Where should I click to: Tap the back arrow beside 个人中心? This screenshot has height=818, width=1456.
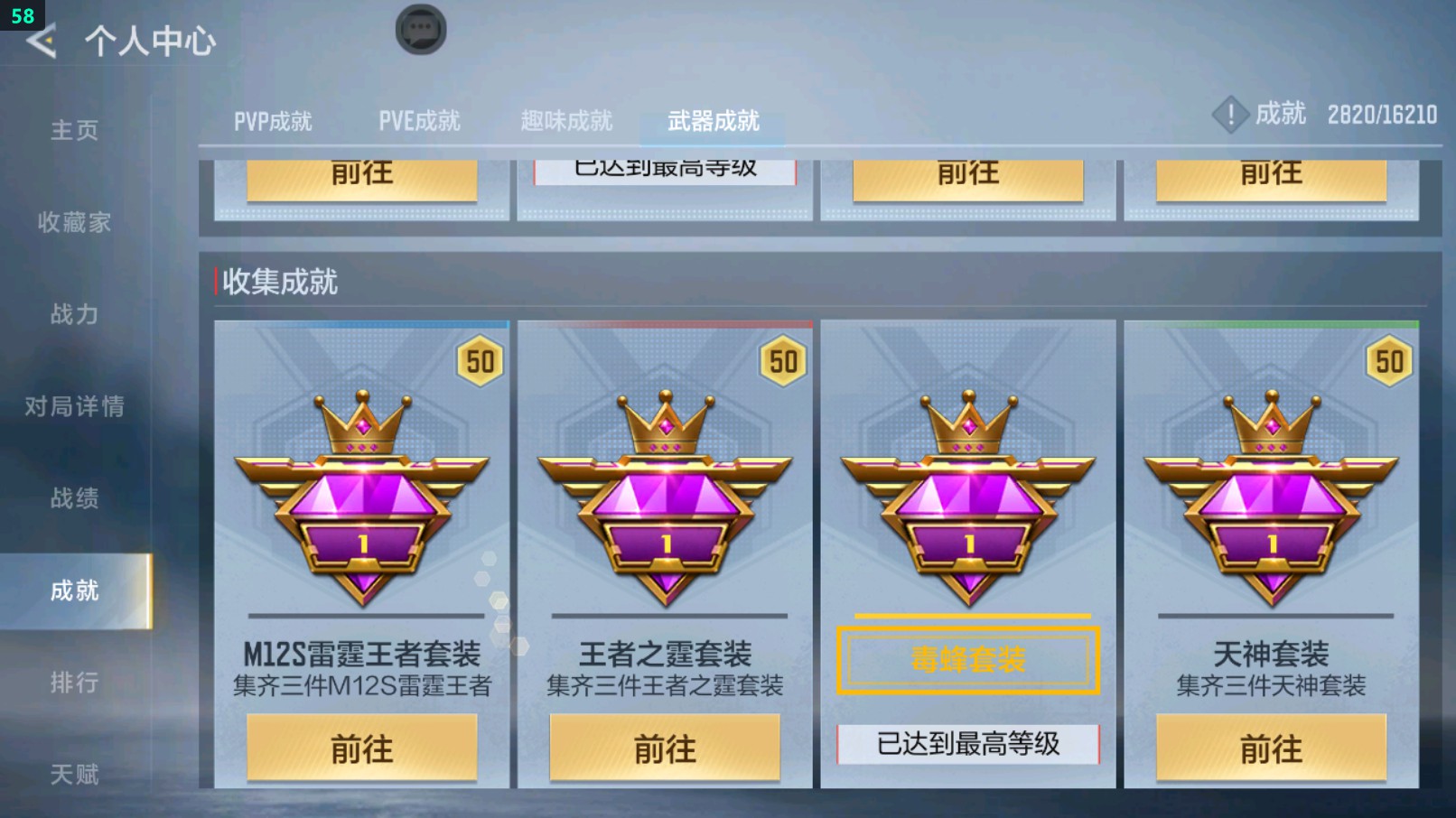tap(40, 40)
